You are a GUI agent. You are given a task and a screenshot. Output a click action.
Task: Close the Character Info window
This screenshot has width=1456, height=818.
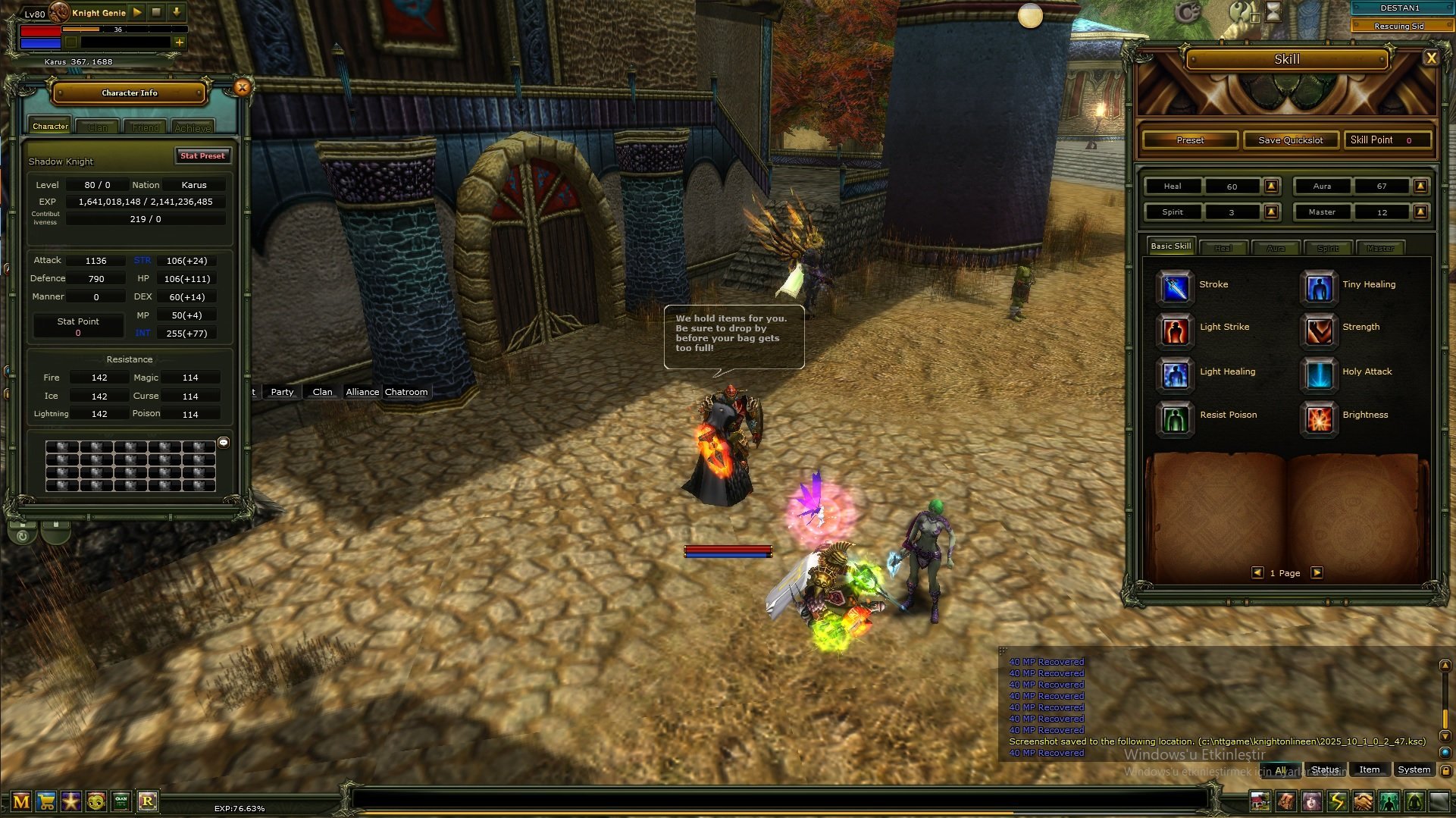coord(243,87)
